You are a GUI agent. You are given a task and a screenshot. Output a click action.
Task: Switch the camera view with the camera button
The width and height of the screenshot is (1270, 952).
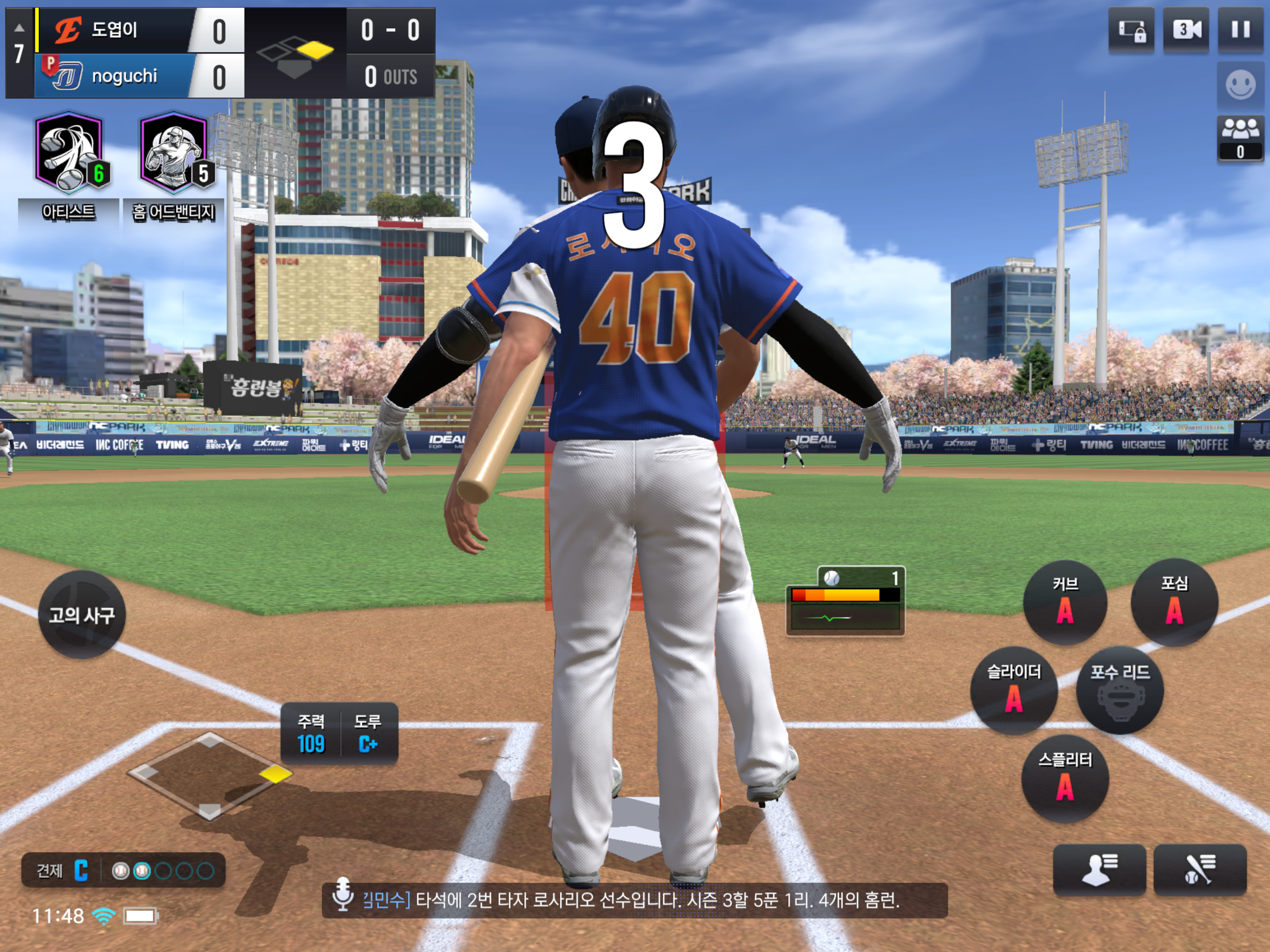click(x=1185, y=30)
